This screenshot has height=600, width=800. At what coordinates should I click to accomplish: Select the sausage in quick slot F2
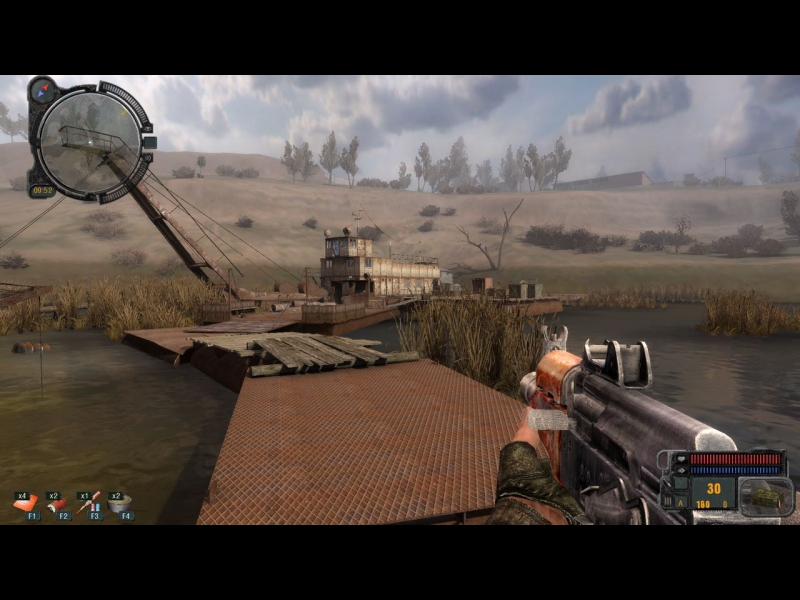(x=57, y=504)
